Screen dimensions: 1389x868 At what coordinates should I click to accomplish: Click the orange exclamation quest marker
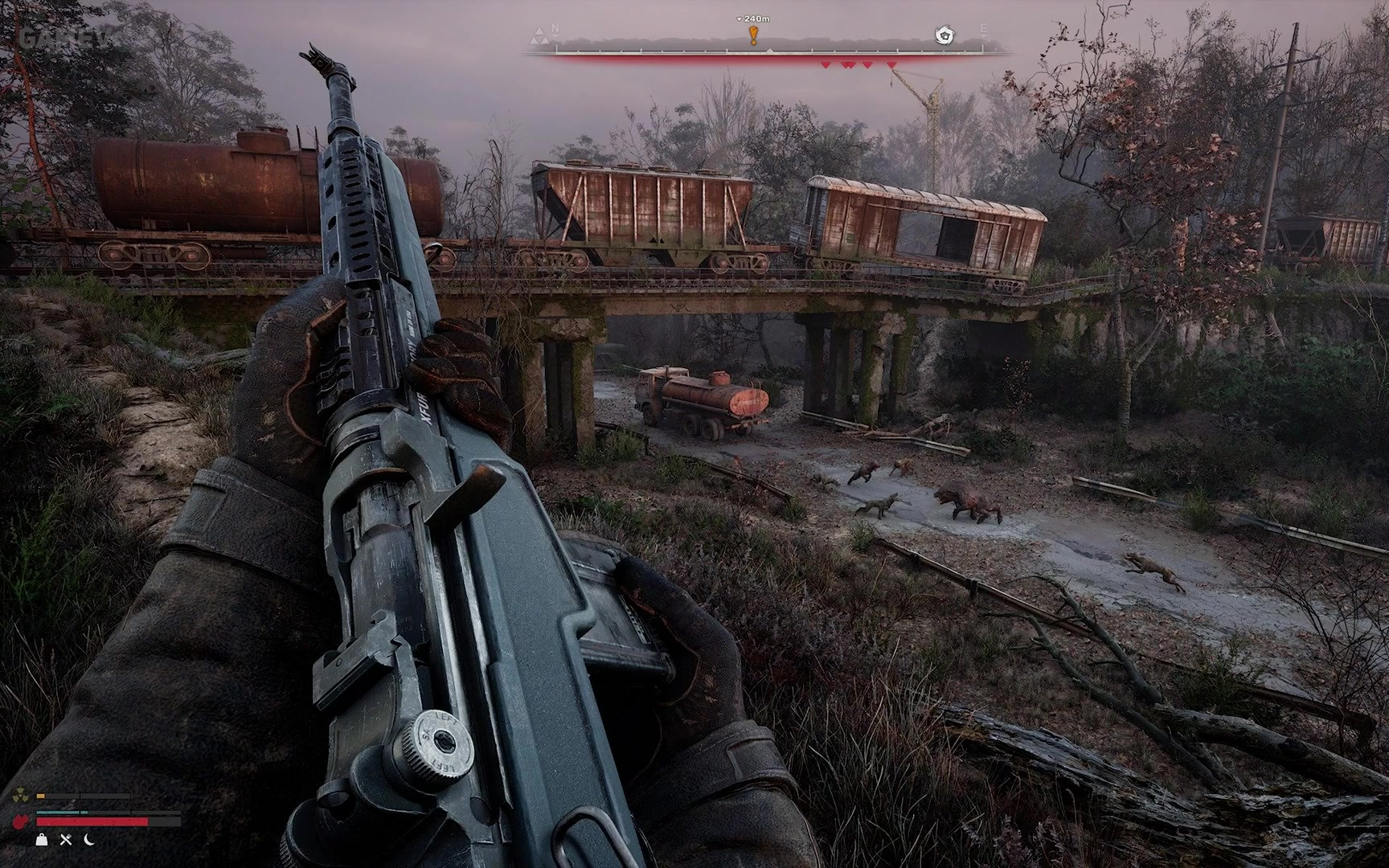coord(753,35)
